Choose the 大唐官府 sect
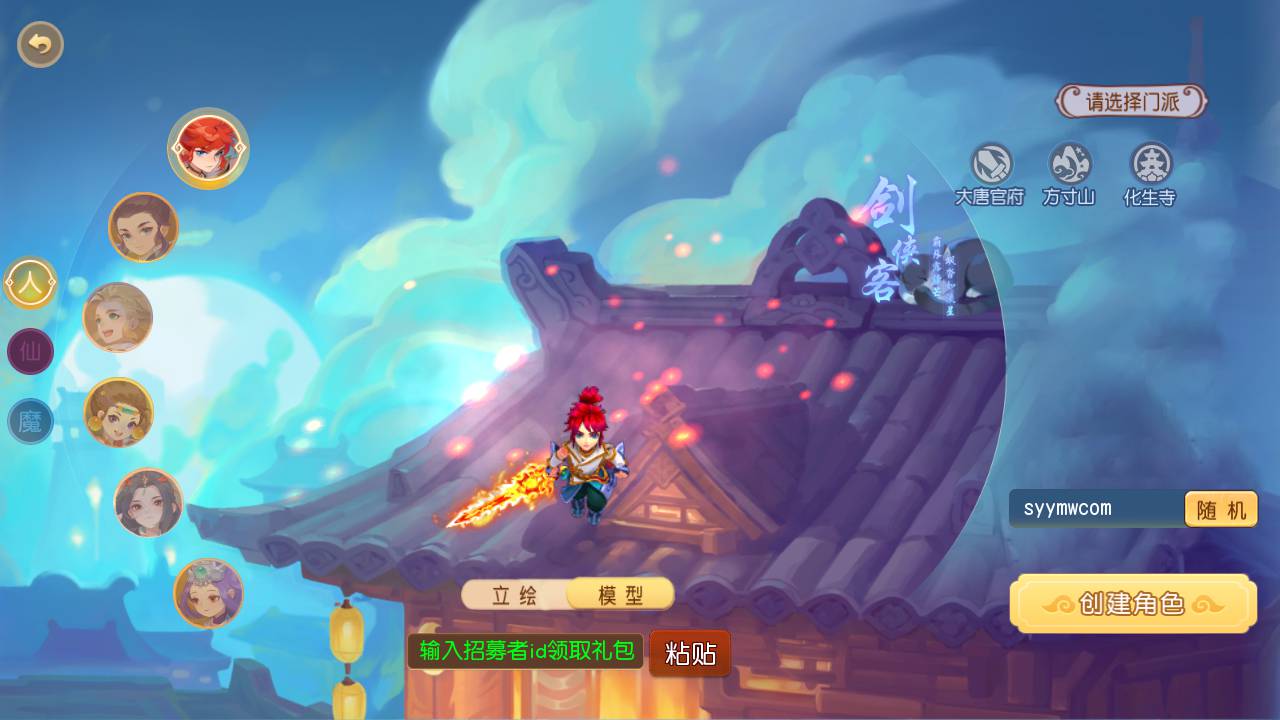This screenshot has width=1280, height=720. pyautogui.click(x=990, y=174)
